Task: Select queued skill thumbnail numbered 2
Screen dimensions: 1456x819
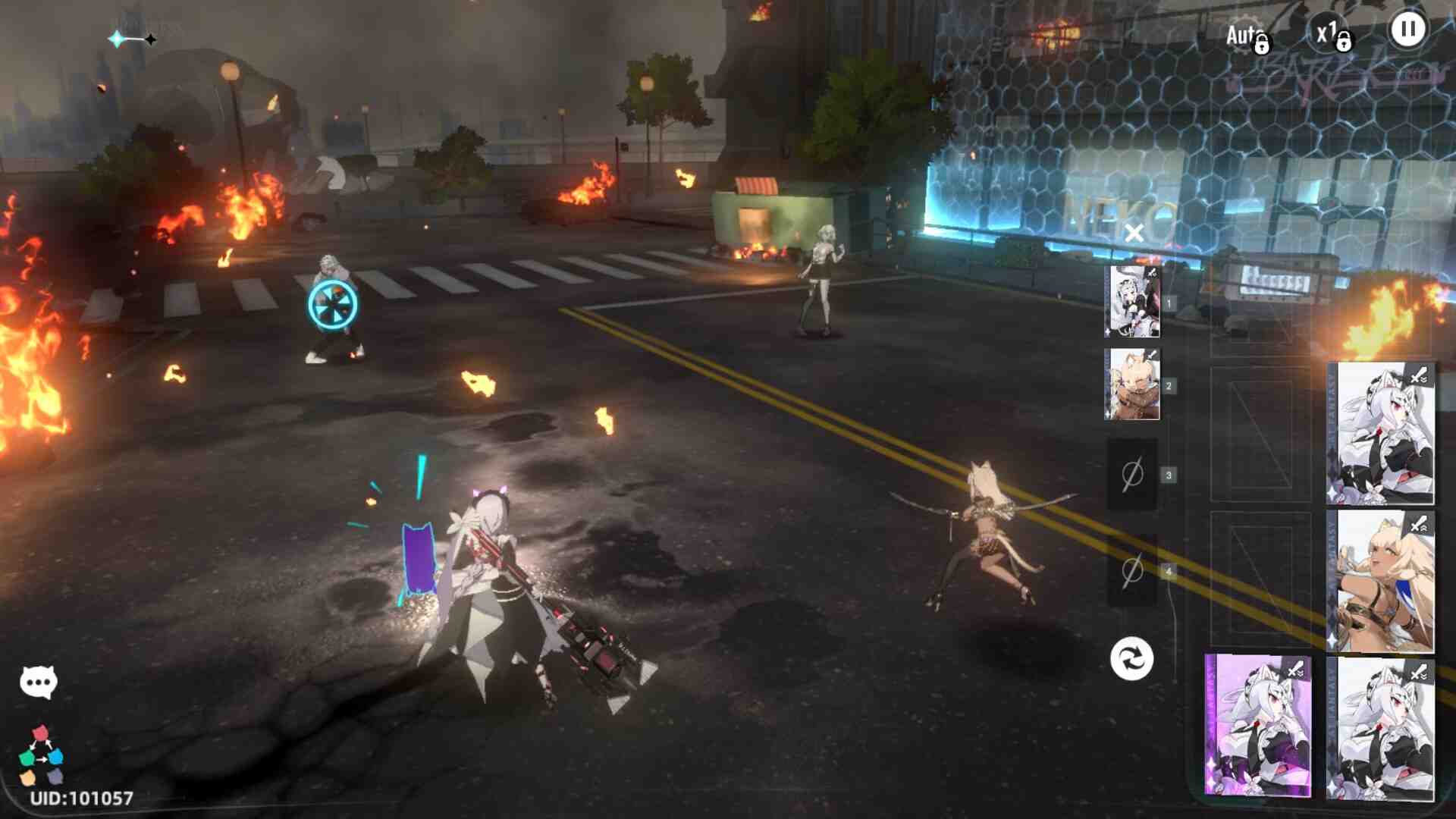Action: tap(1132, 384)
